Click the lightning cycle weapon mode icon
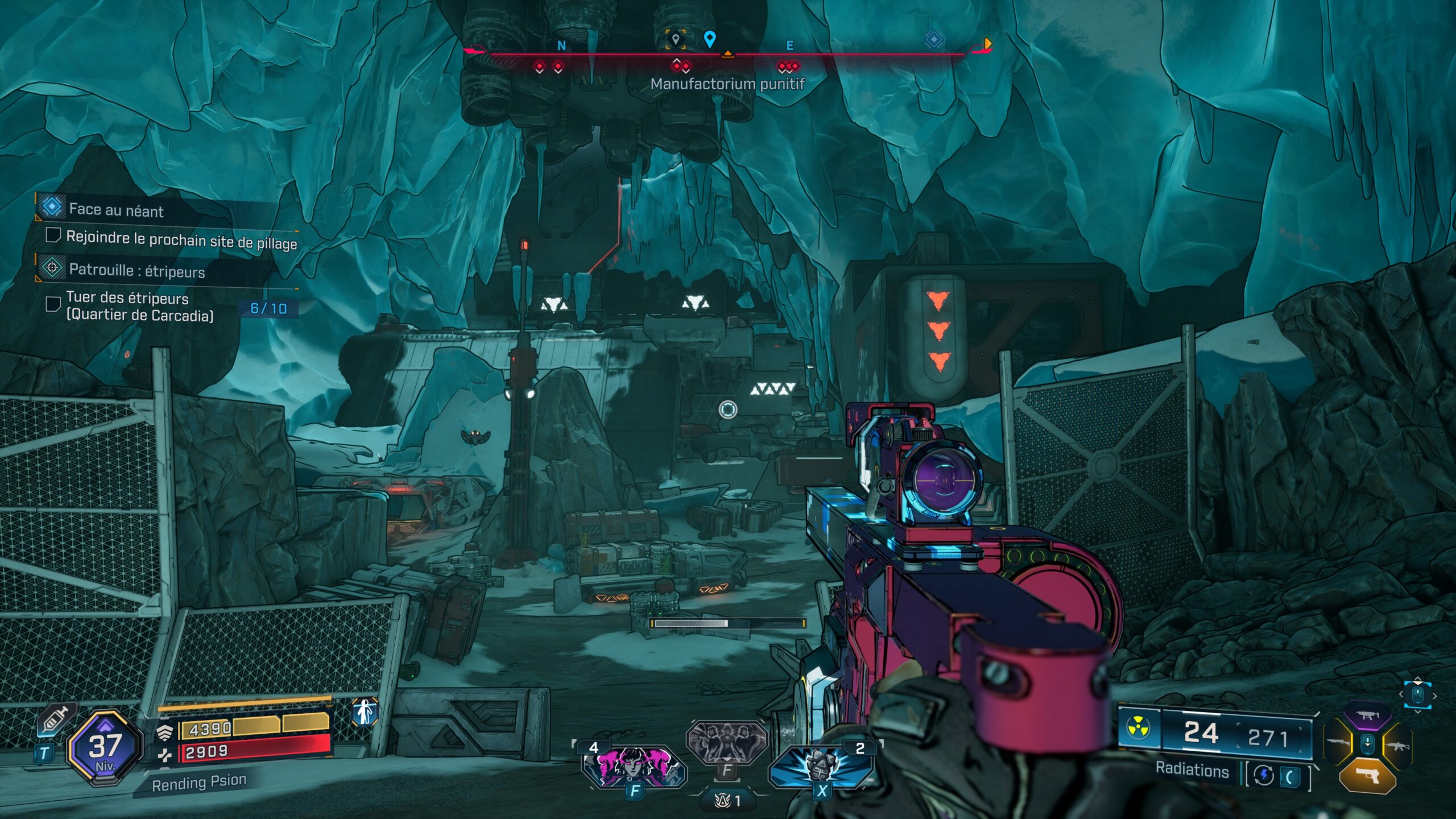 tap(1264, 775)
